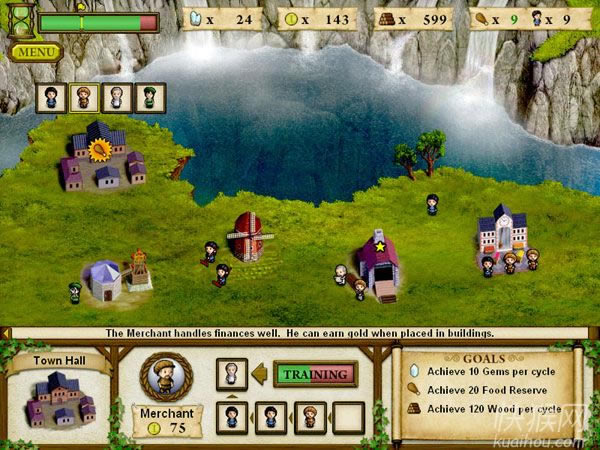This screenshot has height=450, width=600.
Task: Open the MENU button
Action: point(37,51)
